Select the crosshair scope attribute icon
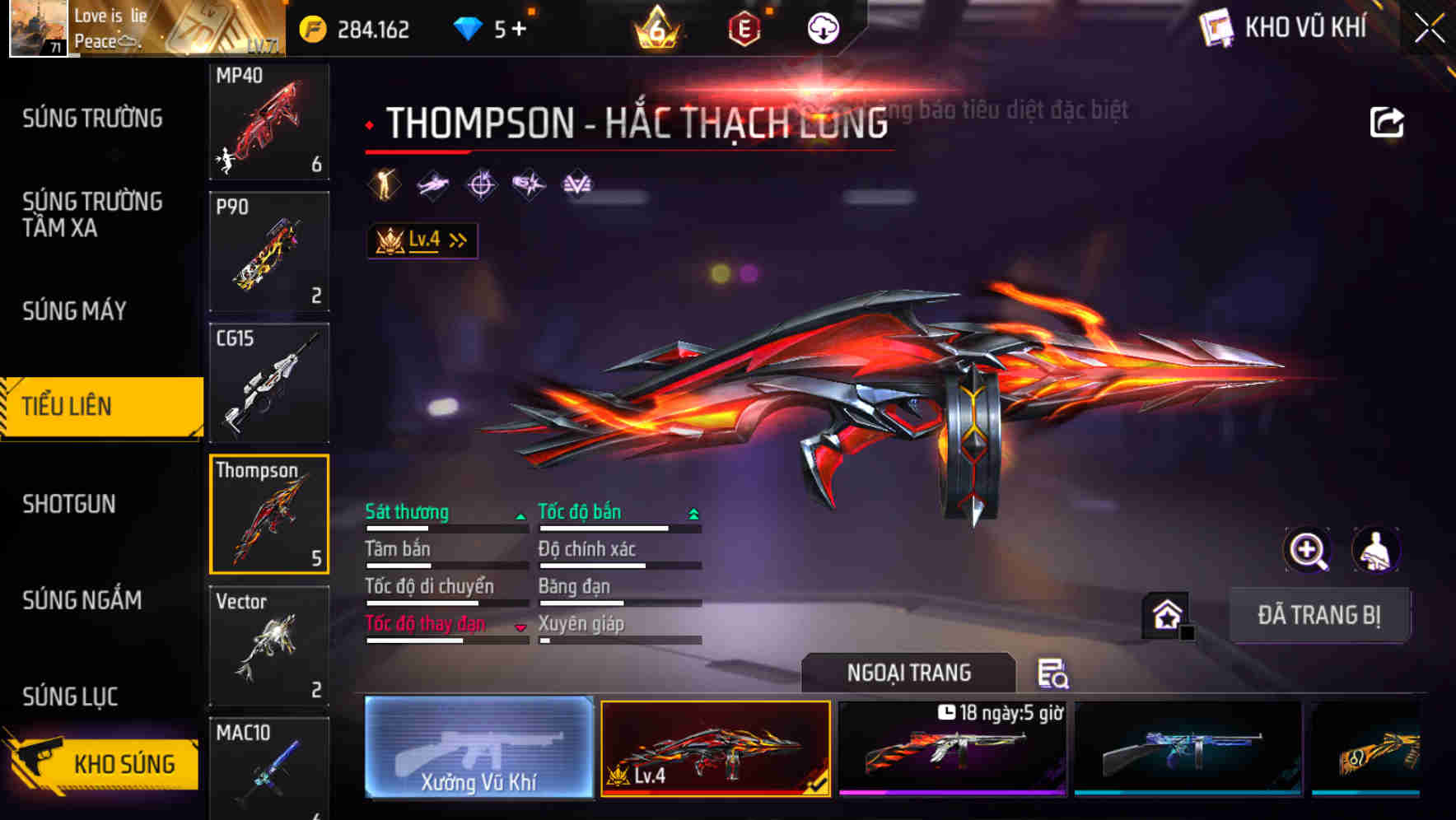Image resolution: width=1456 pixels, height=820 pixels. 482,184
